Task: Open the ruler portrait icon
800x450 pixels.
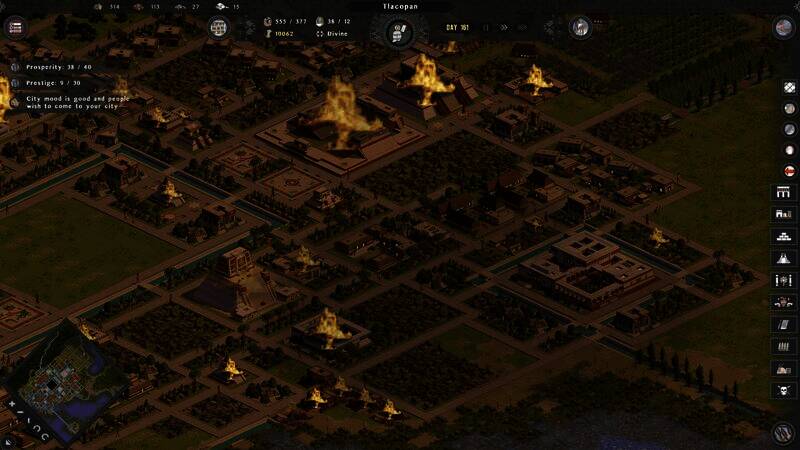Action: click(x=580, y=27)
